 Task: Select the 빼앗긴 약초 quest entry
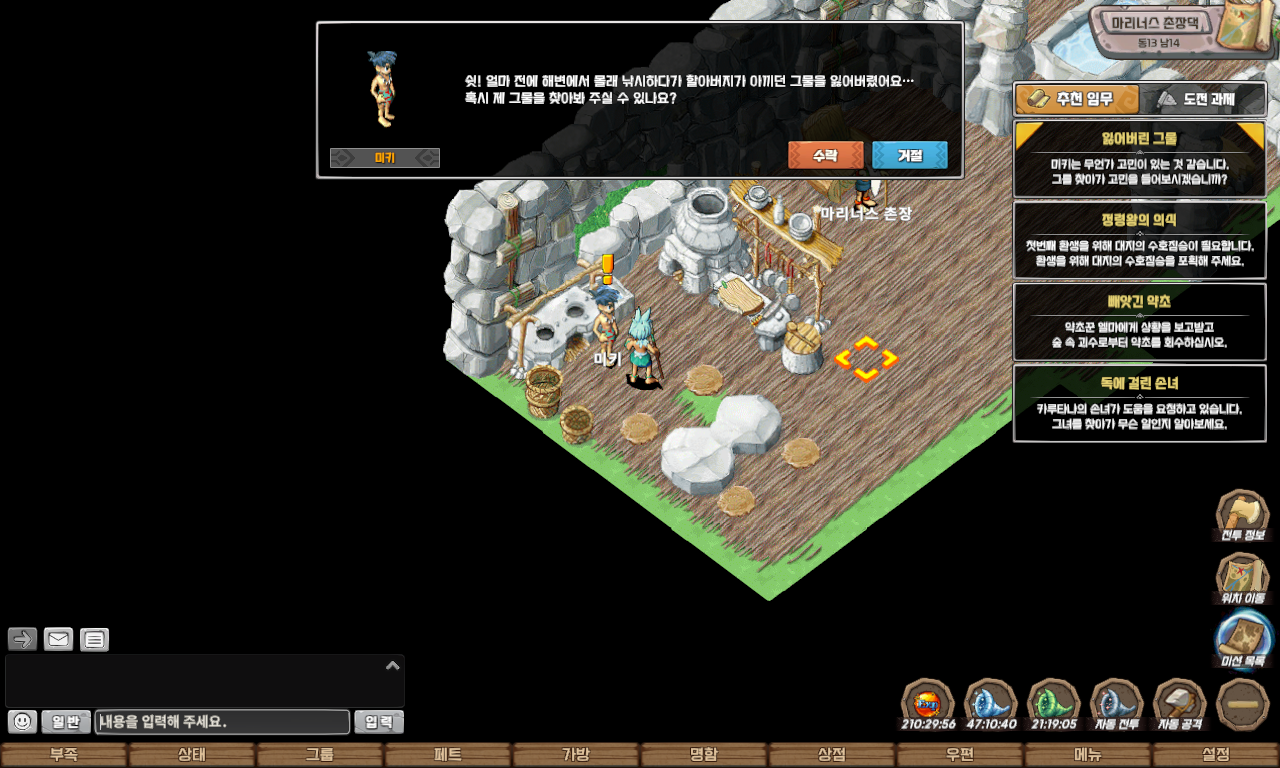tap(1139, 322)
